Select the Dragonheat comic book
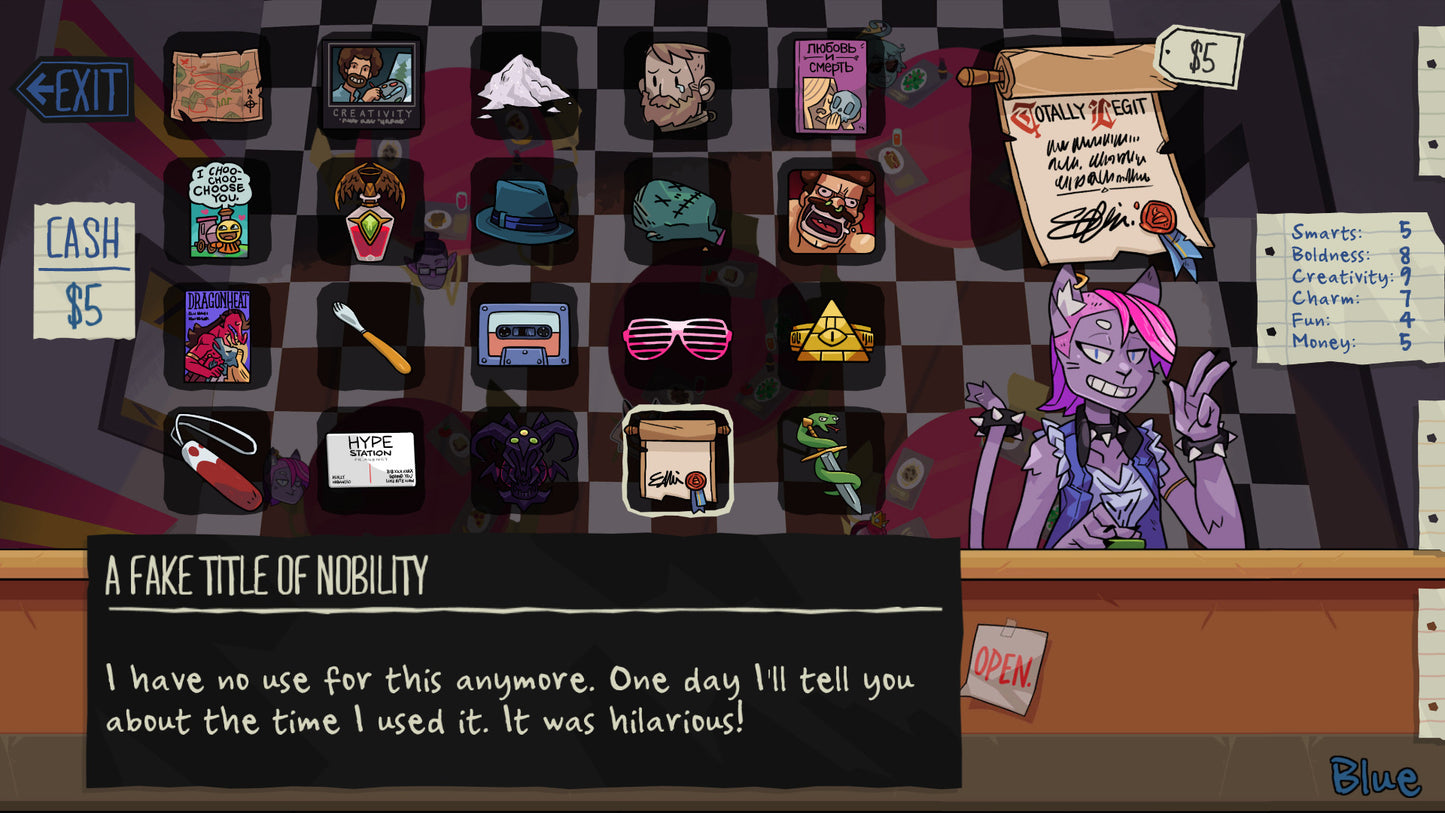 point(218,335)
